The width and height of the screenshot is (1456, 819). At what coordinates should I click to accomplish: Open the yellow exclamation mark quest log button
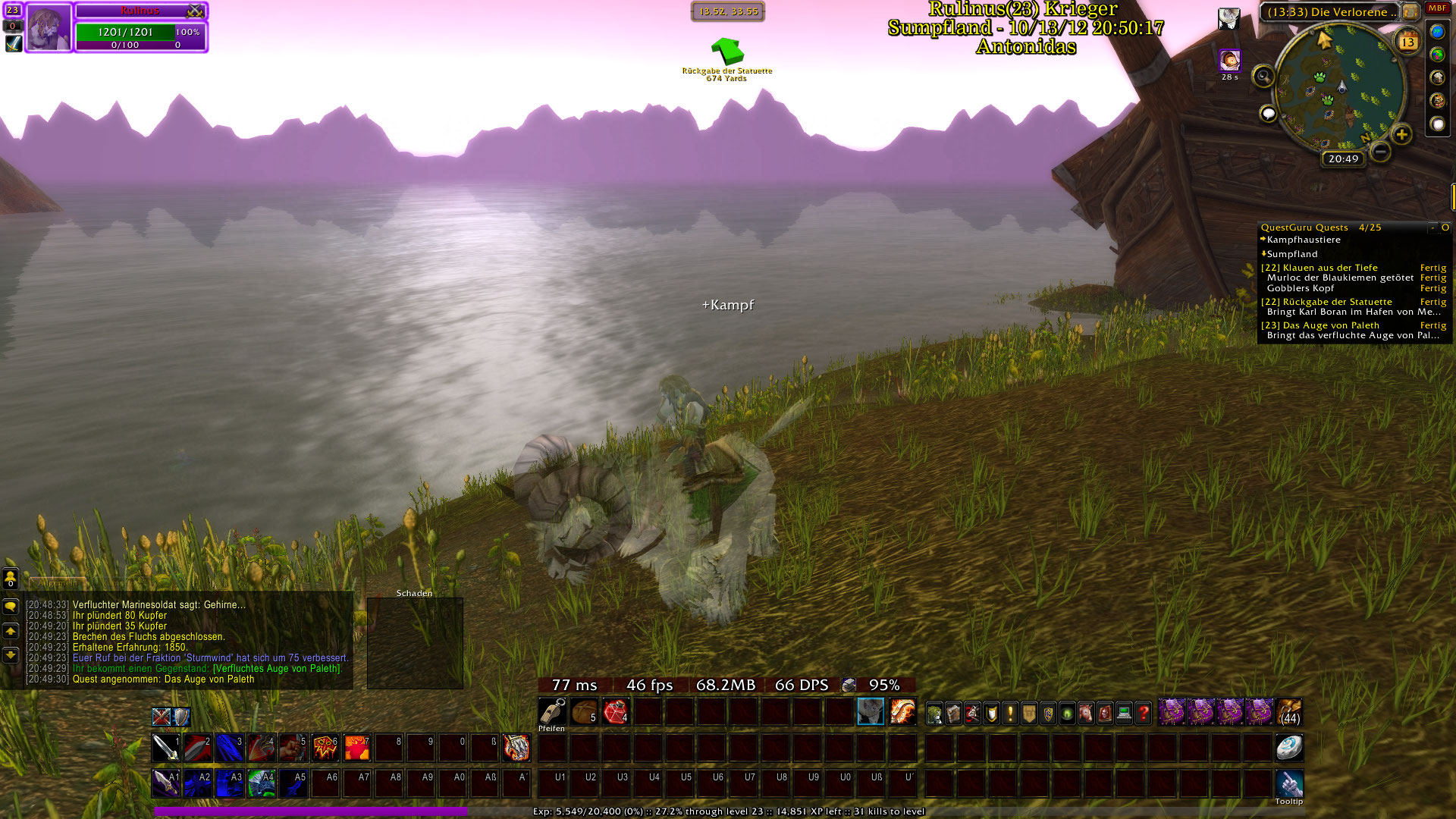[x=1010, y=713]
